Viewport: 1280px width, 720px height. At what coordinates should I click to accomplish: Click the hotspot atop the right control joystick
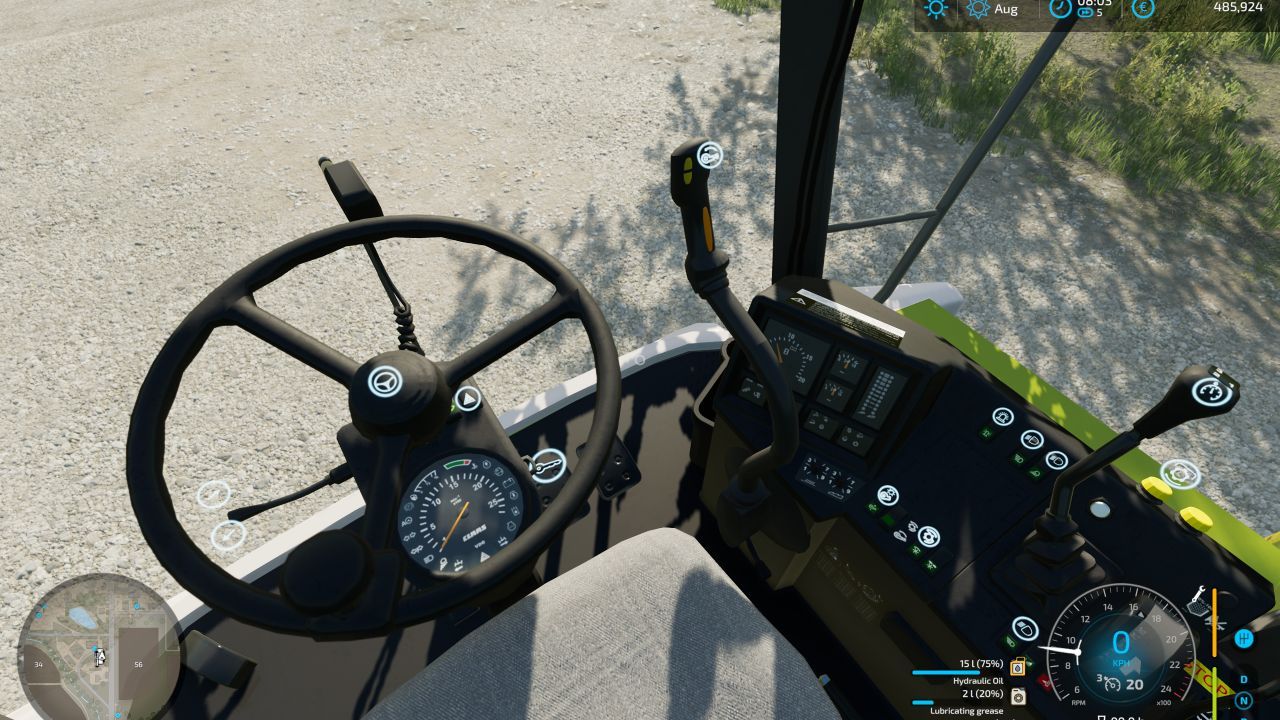tap(1213, 392)
